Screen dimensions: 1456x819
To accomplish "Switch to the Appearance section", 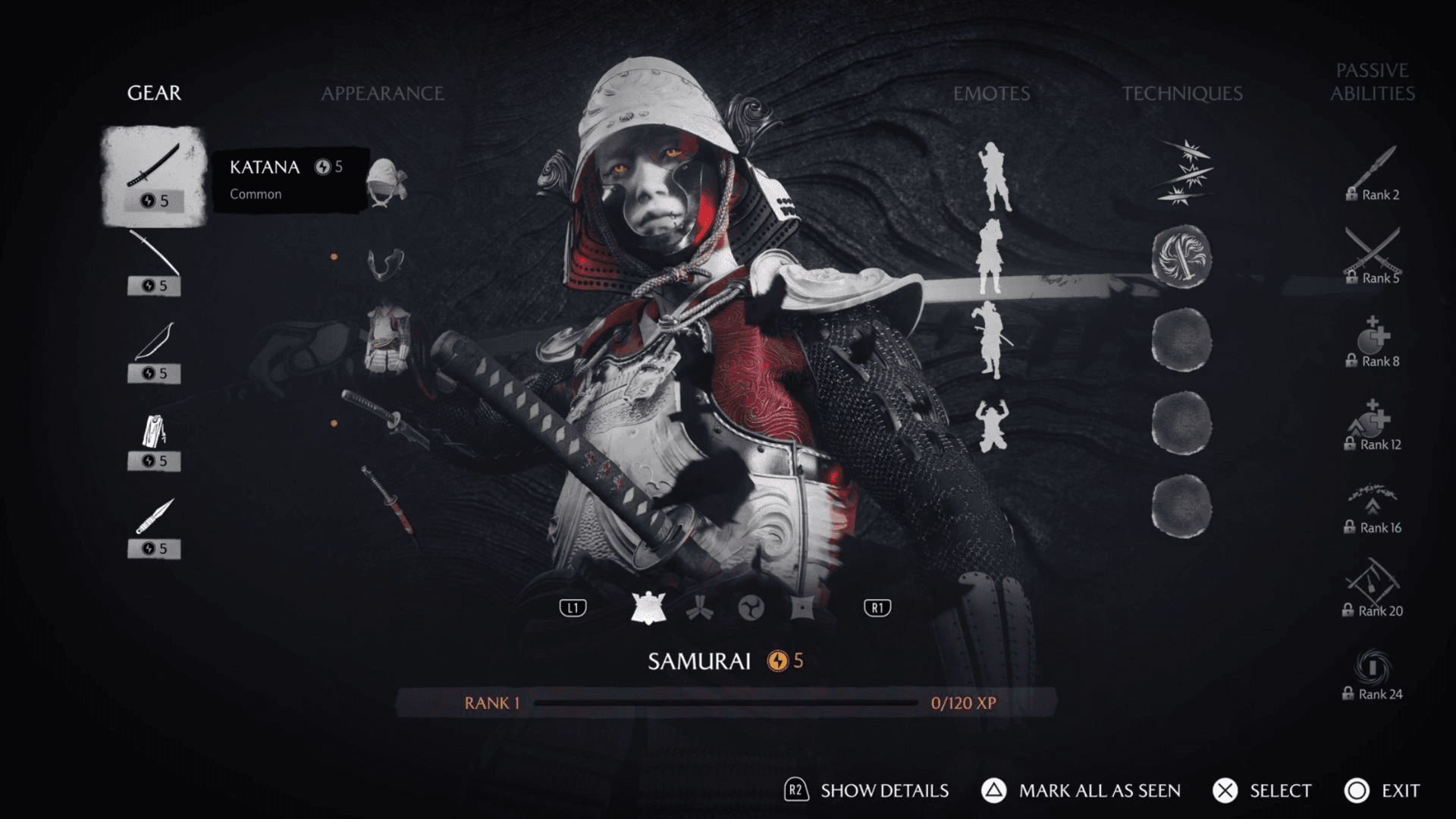I will click(x=382, y=93).
